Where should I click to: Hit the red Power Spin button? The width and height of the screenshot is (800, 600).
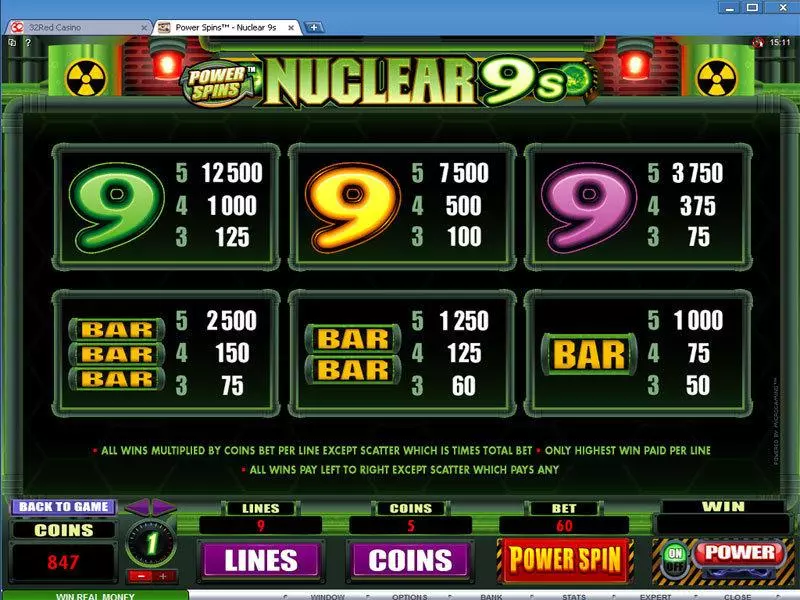click(566, 560)
